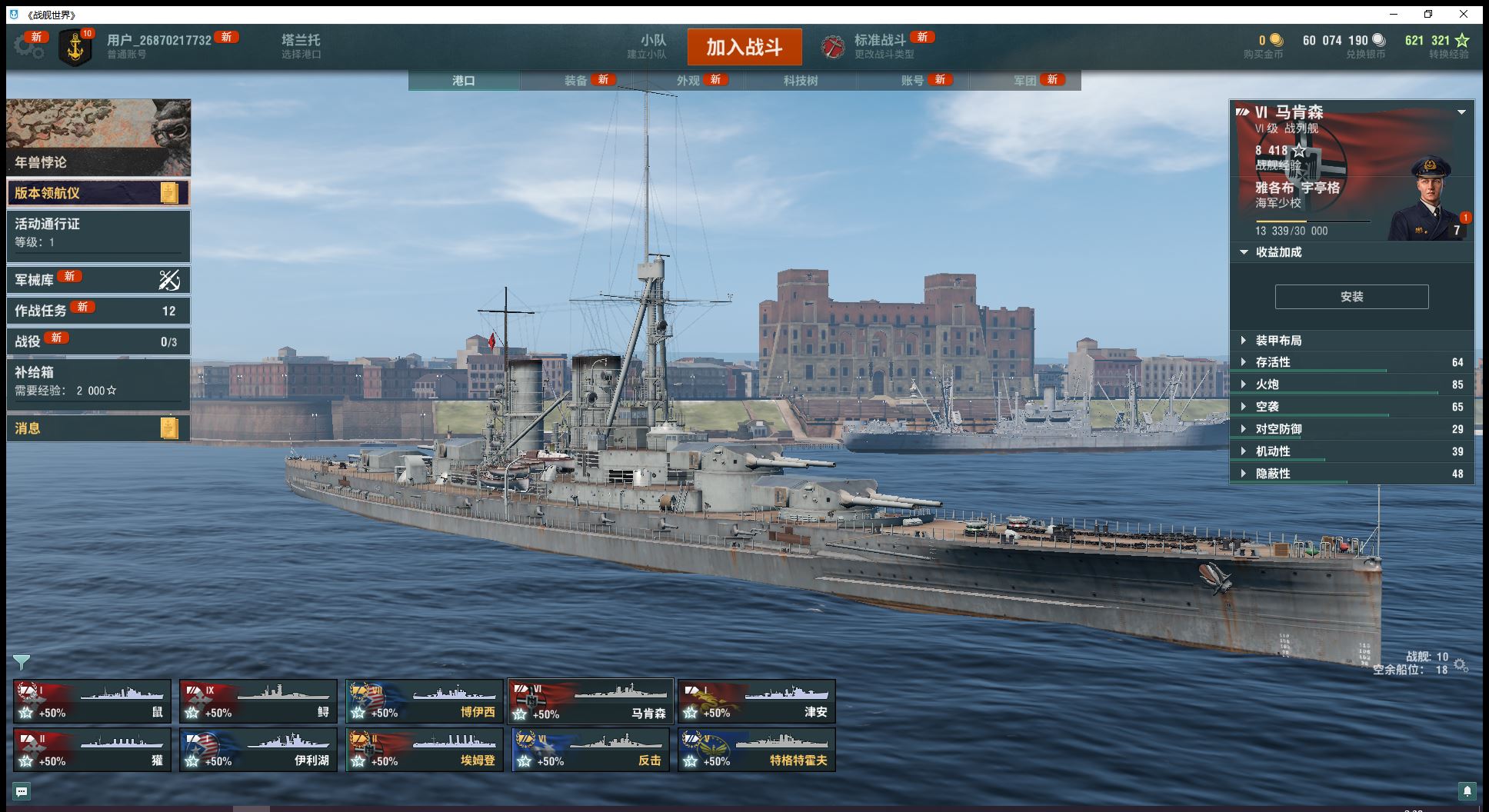Click the 加入战斗 battle button
The width and height of the screenshot is (1489, 812).
(744, 48)
